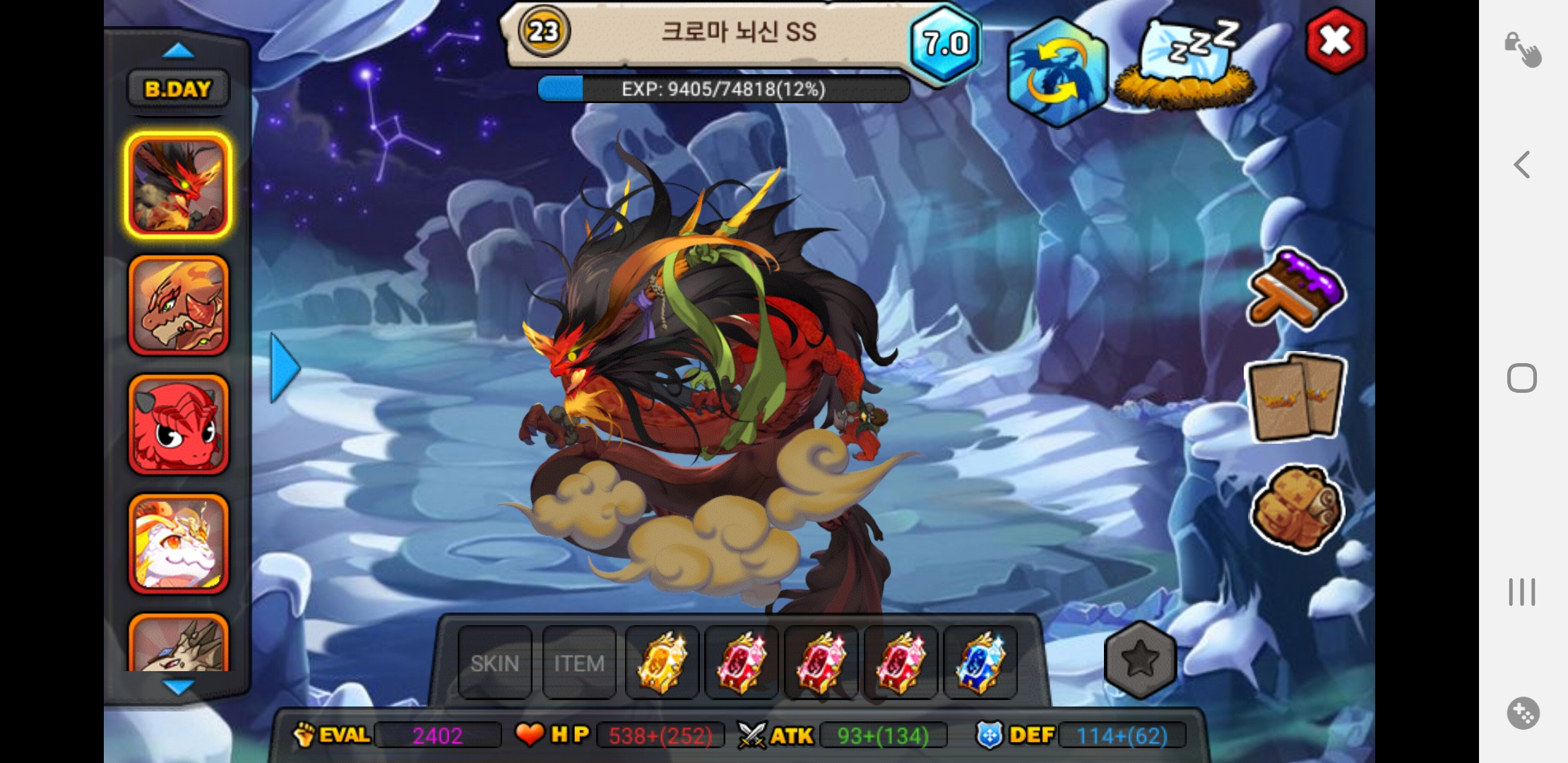Put dragon to sleep on pillow nest
Viewport: 1568px width, 763px height.
click(1187, 65)
